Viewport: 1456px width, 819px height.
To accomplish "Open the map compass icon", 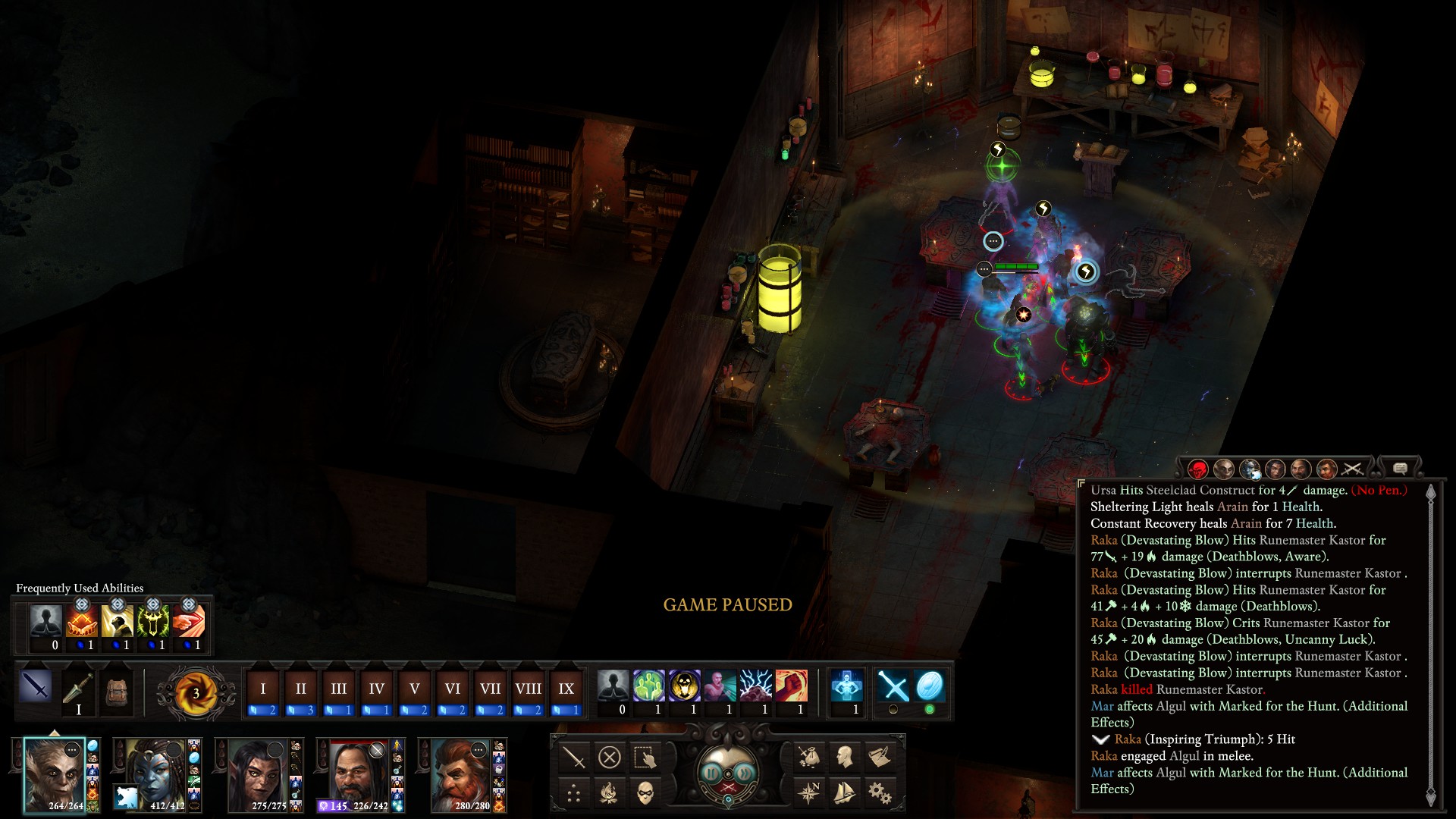I will (809, 793).
